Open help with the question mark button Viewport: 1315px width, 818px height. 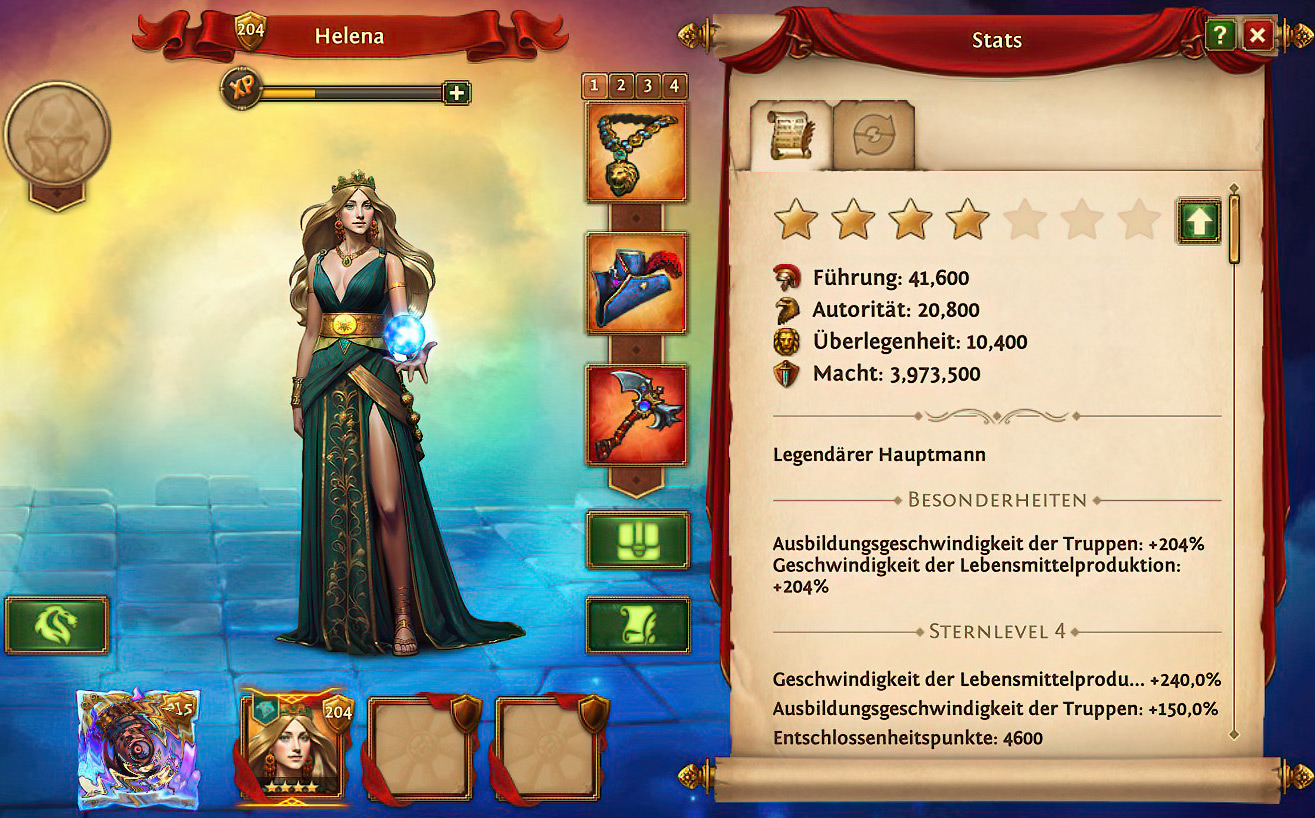[1219, 37]
